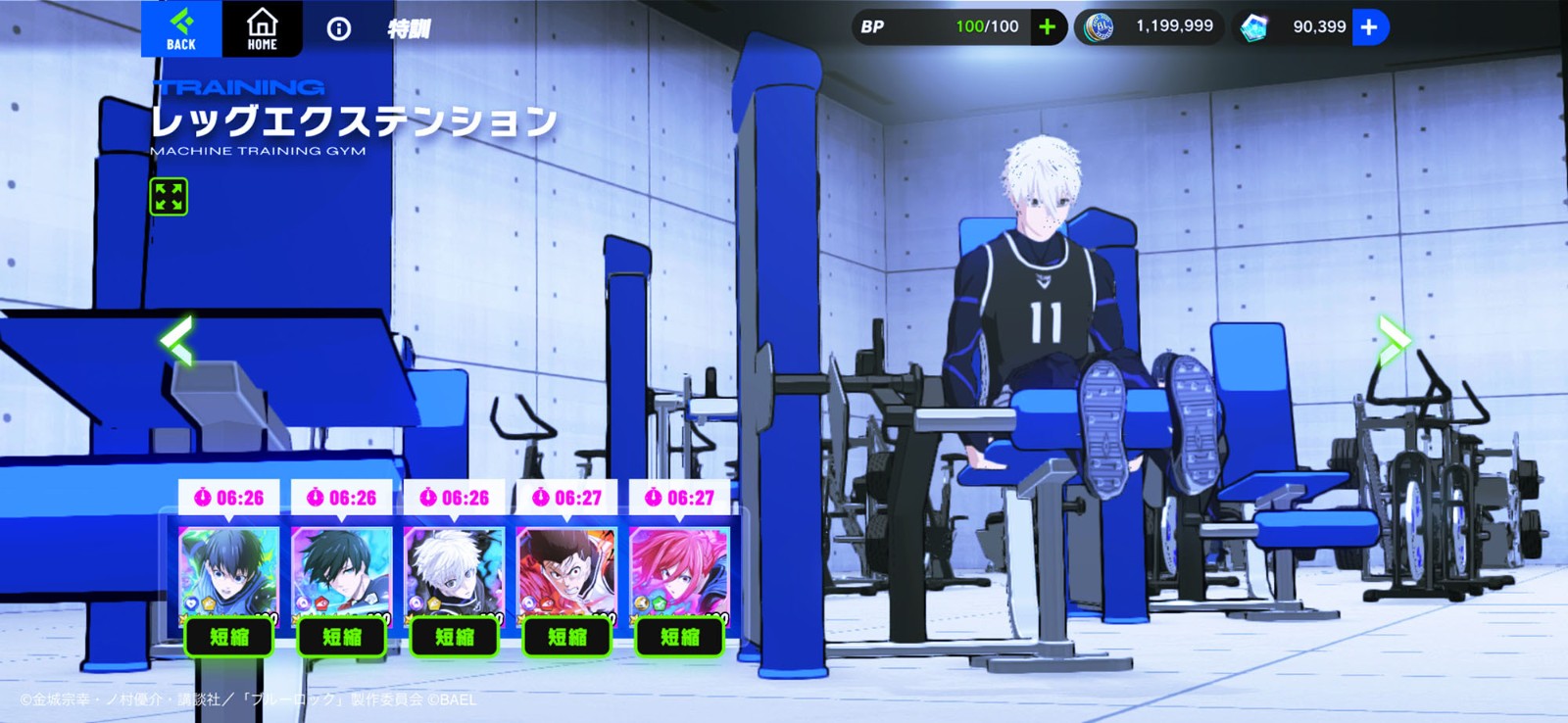Click the BL coin currency icon
1568x723 pixels.
(x=1099, y=25)
